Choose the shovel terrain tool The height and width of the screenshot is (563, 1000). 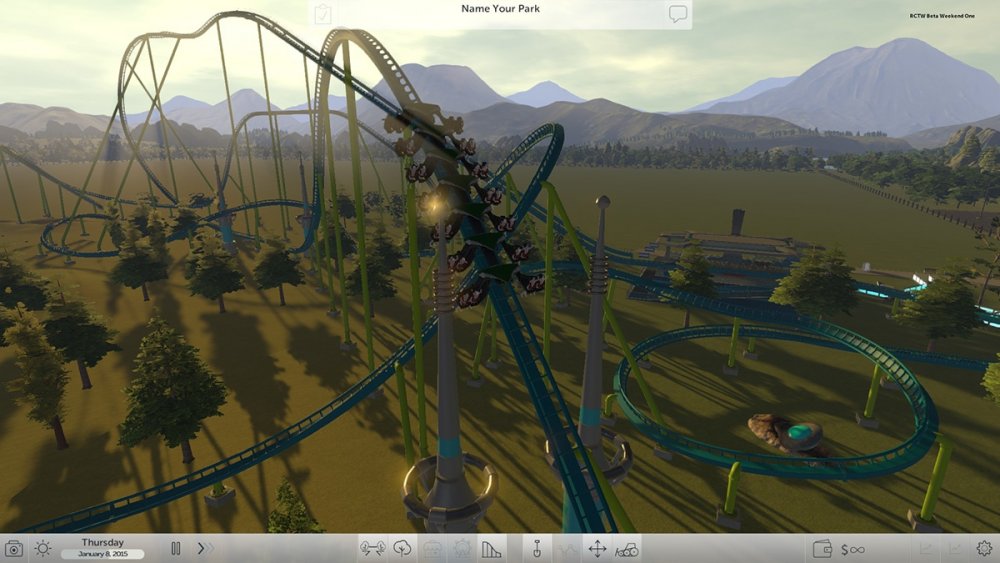click(536, 548)
